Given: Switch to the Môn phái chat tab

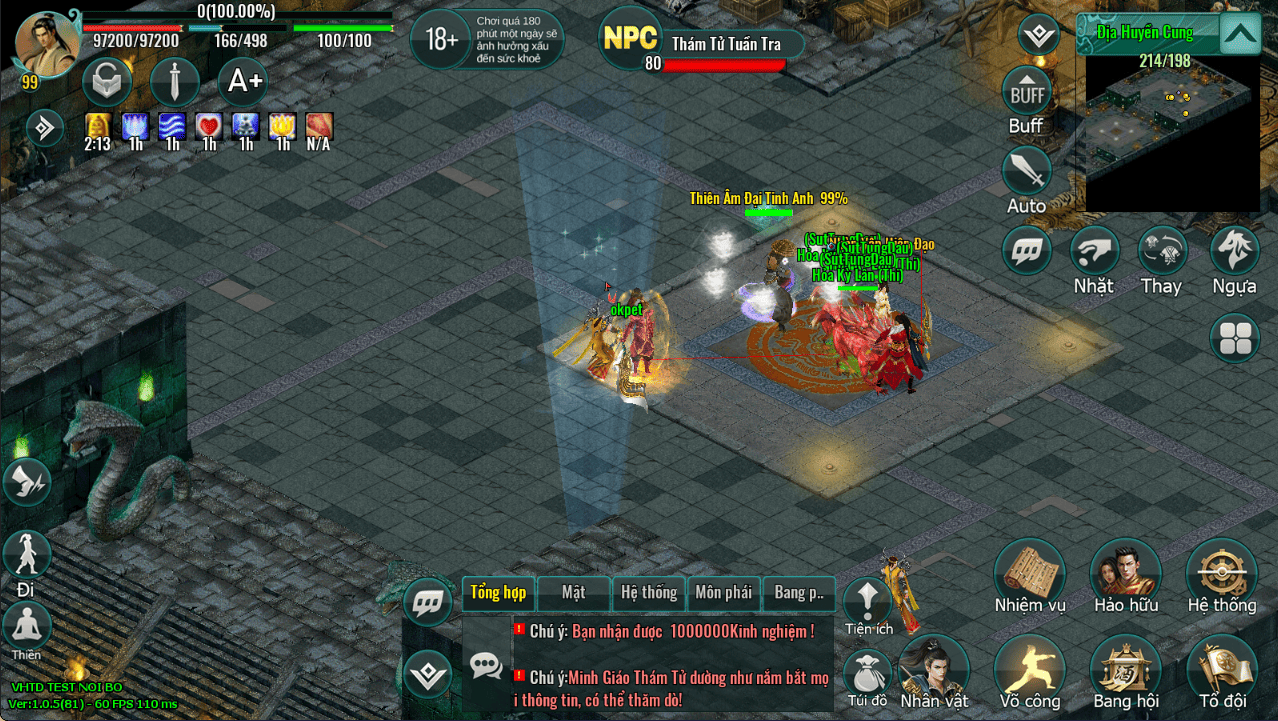Looking at the screenshot, I should pos(723,593).
